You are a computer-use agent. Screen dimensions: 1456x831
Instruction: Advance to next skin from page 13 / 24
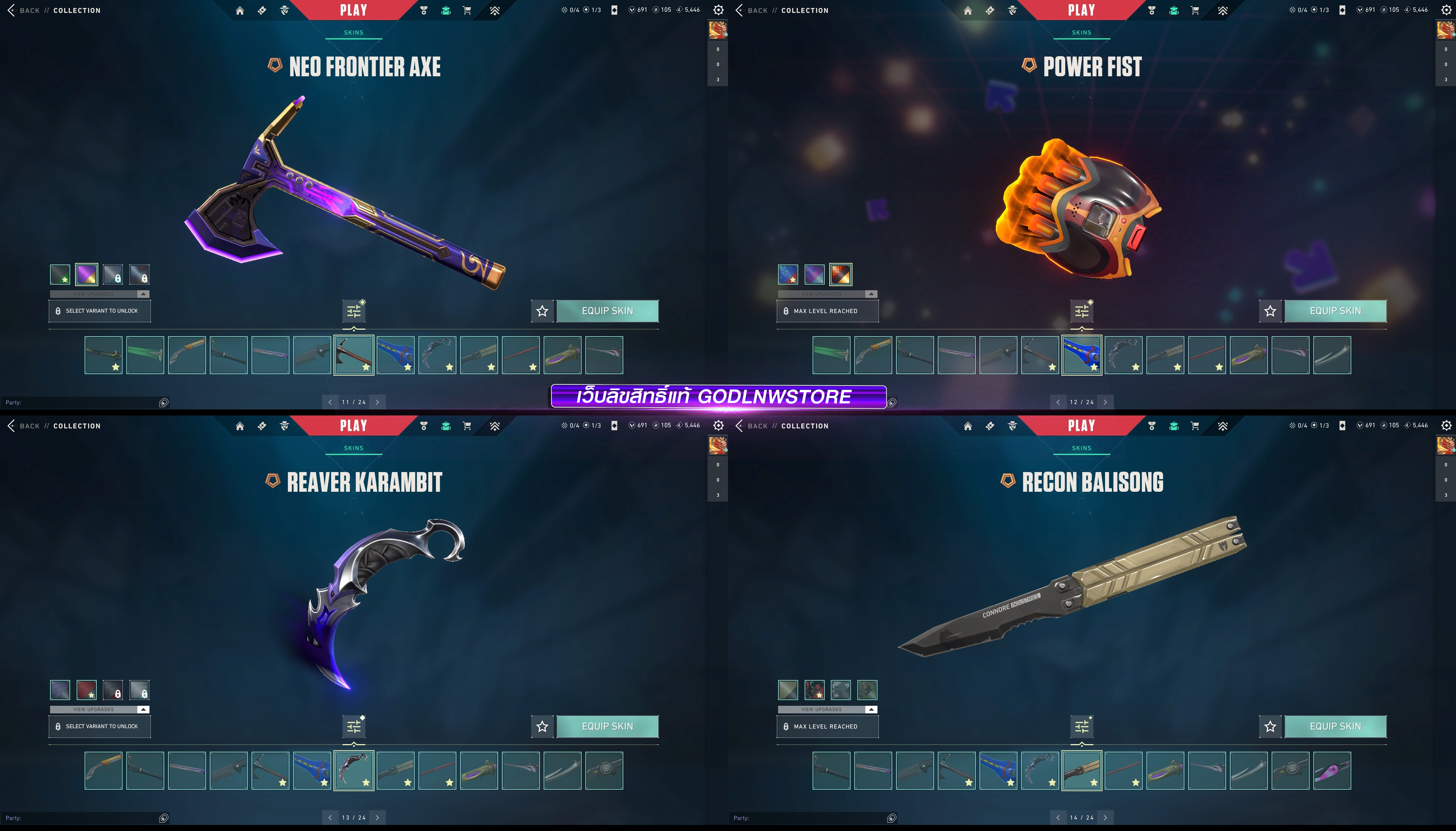point(377,818)
